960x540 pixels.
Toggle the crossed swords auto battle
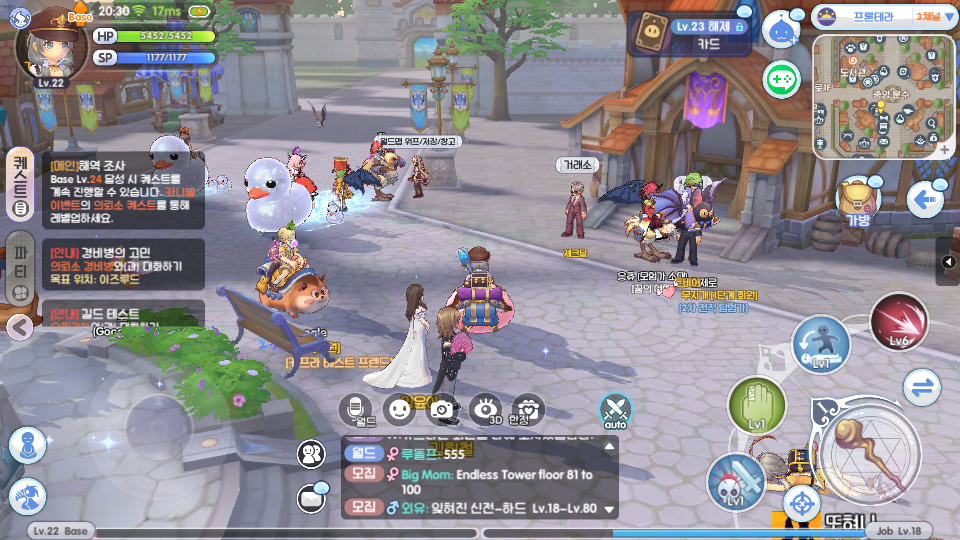pyautogui.click(x=616, y=409)
